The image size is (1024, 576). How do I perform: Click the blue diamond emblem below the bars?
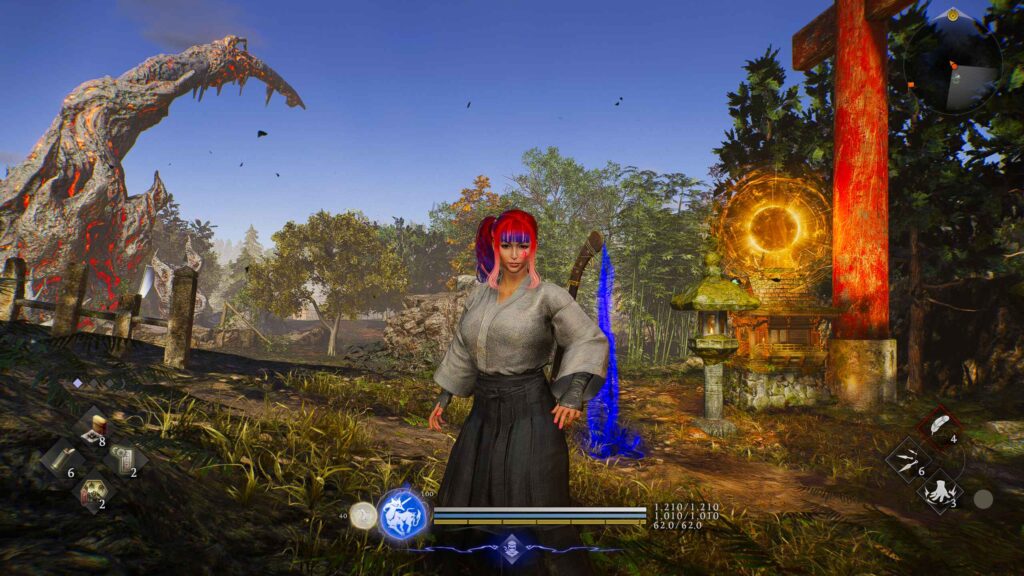click(514, 546)
